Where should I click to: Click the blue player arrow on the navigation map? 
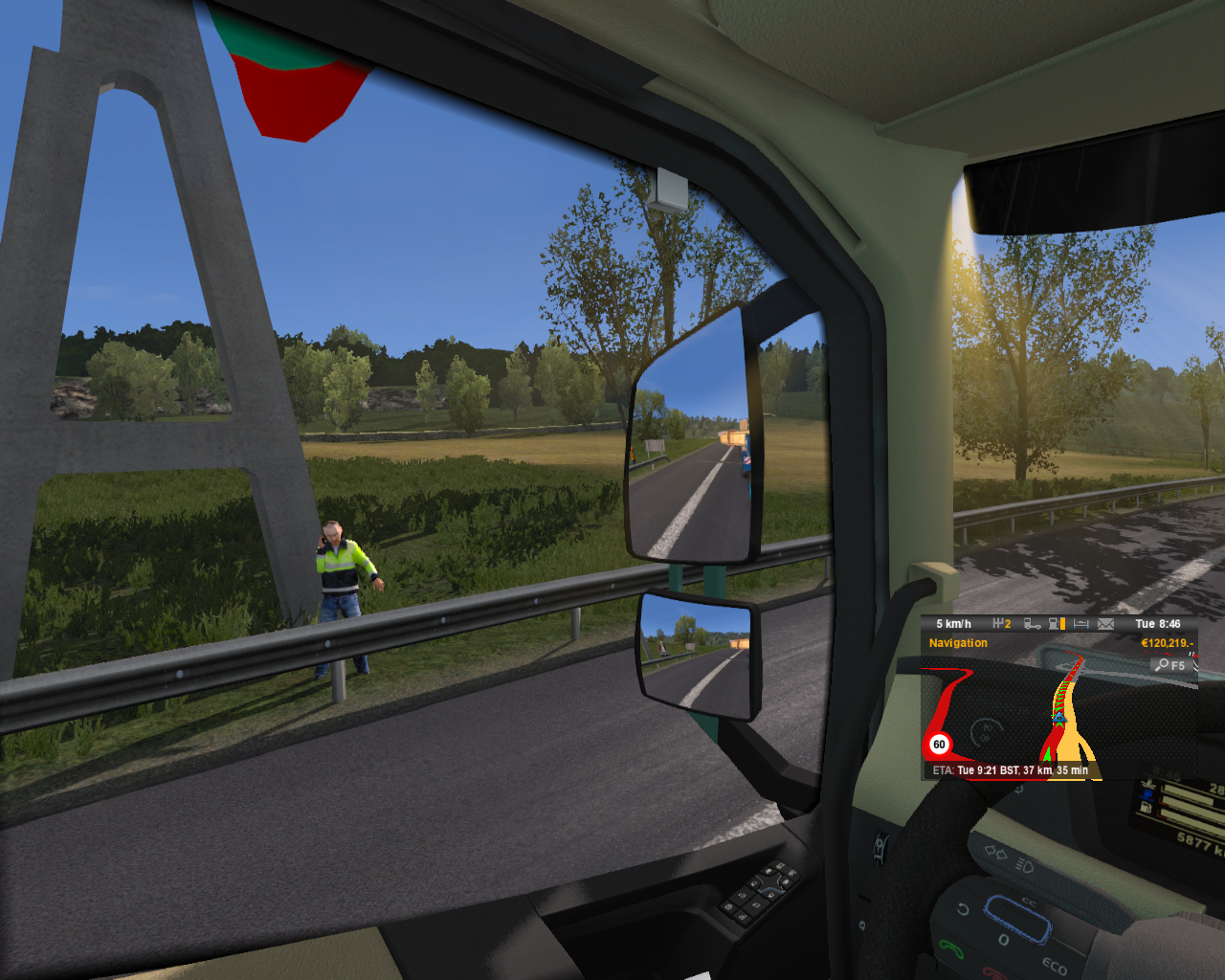pyautogui.click(x=1058, y=719)
